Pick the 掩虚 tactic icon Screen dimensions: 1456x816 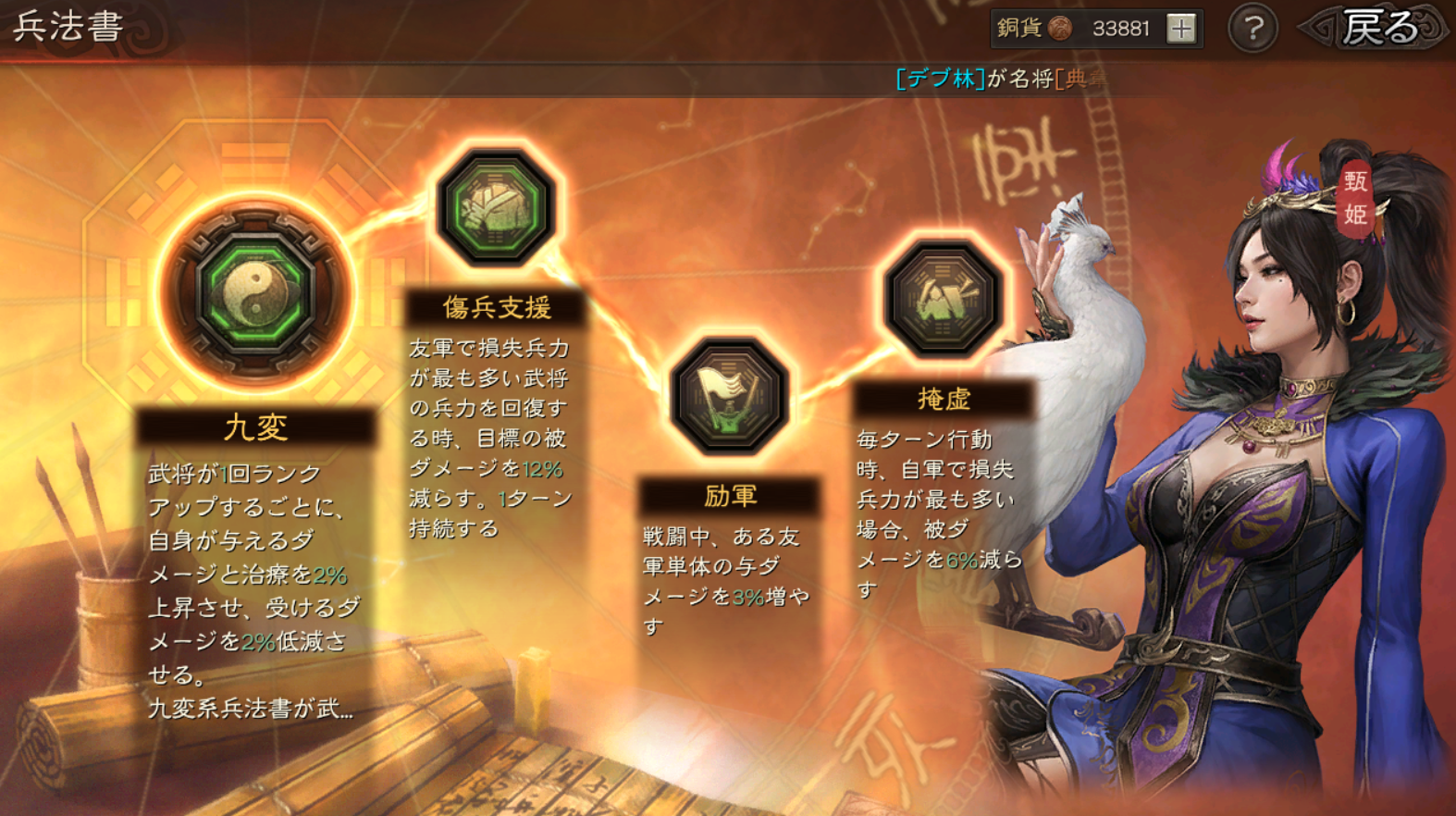point(943,299)
